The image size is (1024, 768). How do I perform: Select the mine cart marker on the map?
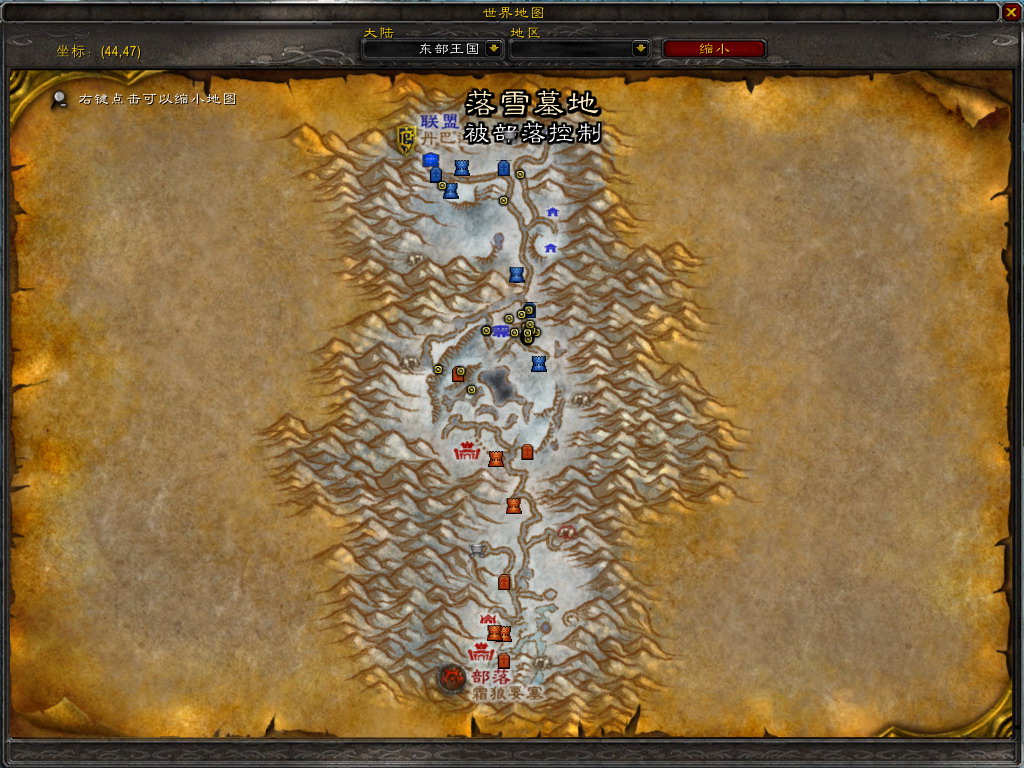click(478, 548)
